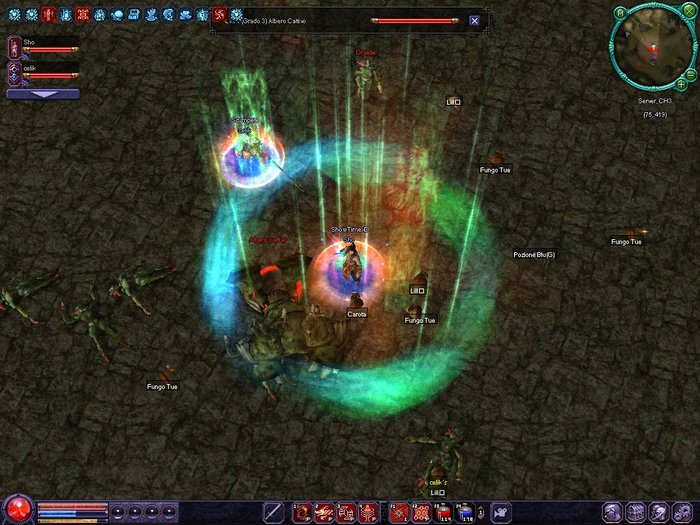Use the blue potion in the hotbar
This screenshot has height=525, width=700.
[x=464, y=512]
